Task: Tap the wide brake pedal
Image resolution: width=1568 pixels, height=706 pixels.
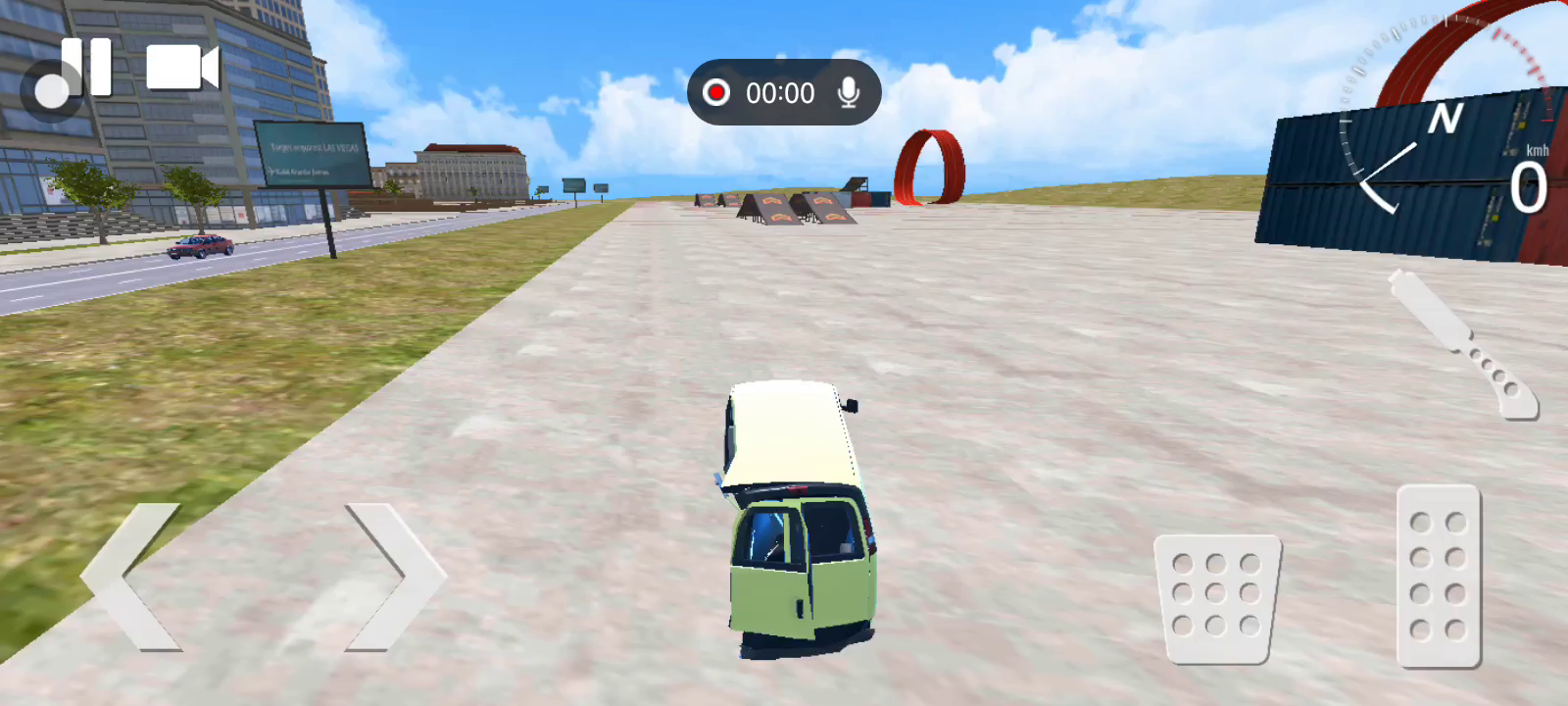Action: coord(1217,598)
